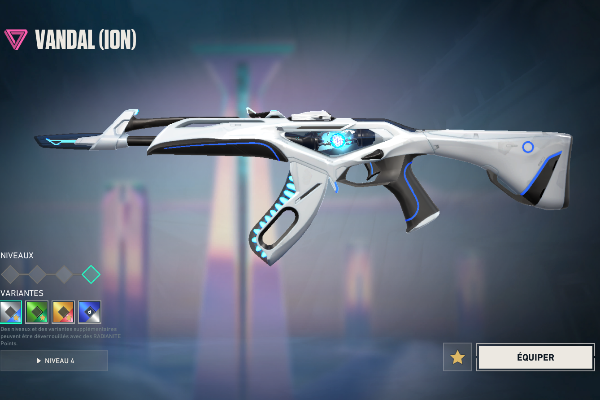600x400 pixels.
Task: Choose the blue and silver variant swatch
Action: click(89, 311)
